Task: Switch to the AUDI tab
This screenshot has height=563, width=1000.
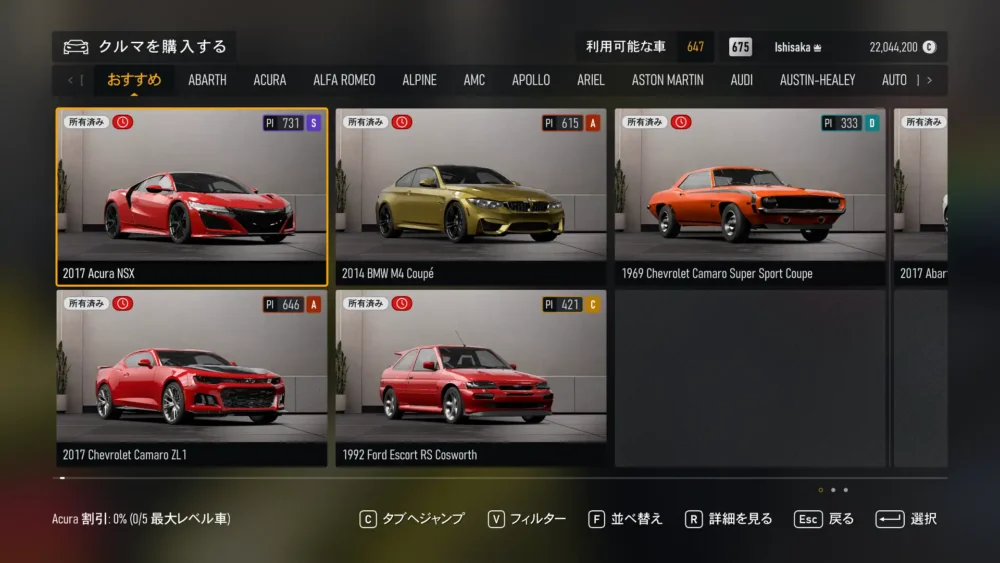Action: [x=742, y=80]
